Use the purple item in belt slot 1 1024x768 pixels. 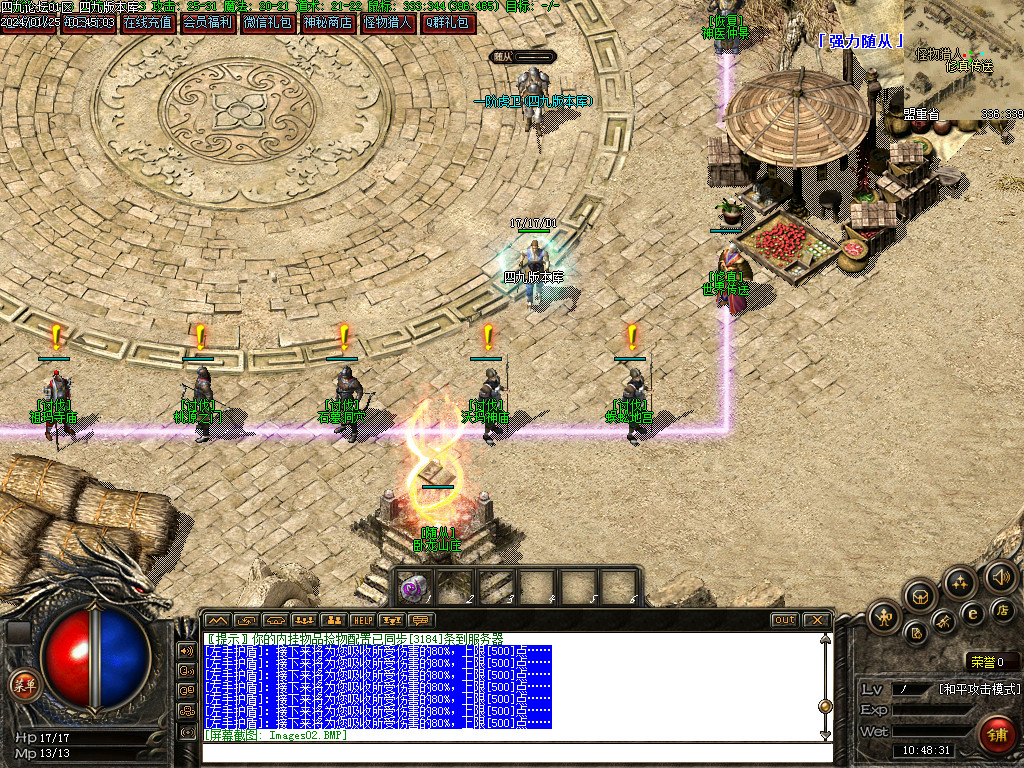point(414,587)
